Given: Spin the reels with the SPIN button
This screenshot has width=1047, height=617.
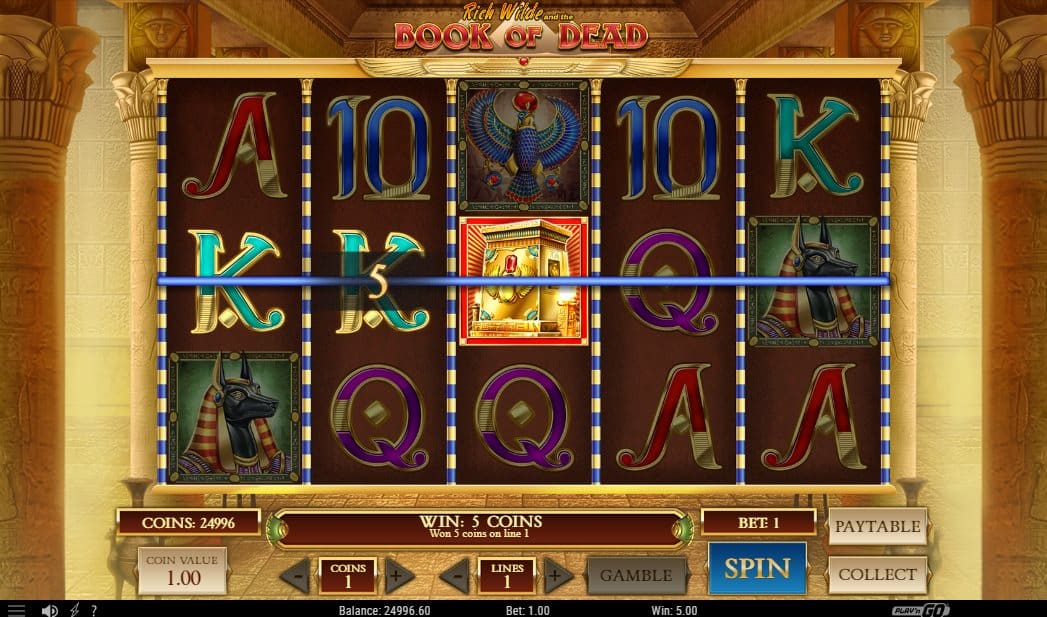Looking at the screenshot, I should 757,569.
